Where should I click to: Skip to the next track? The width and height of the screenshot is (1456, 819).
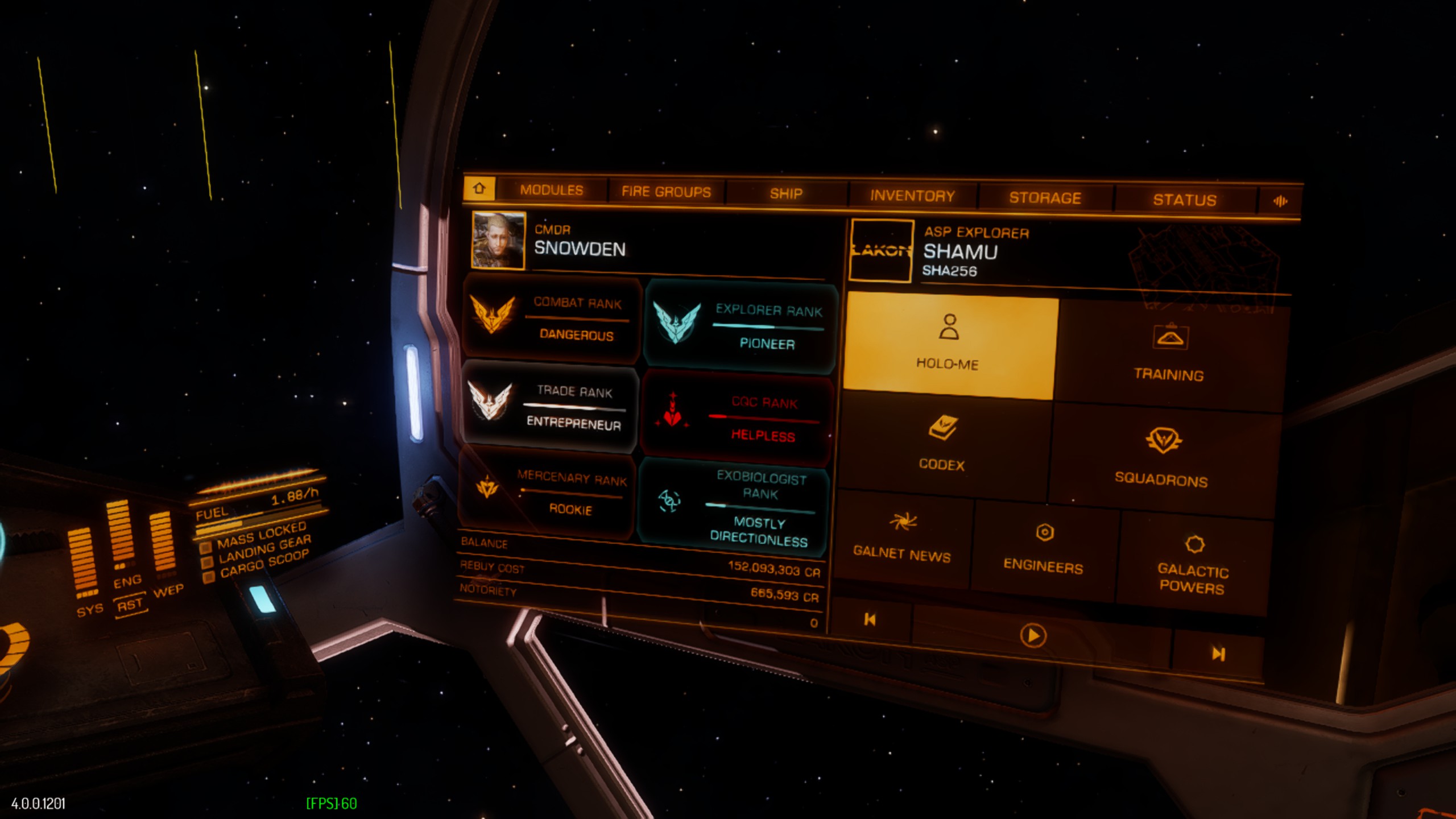[x=1218, y=654]
